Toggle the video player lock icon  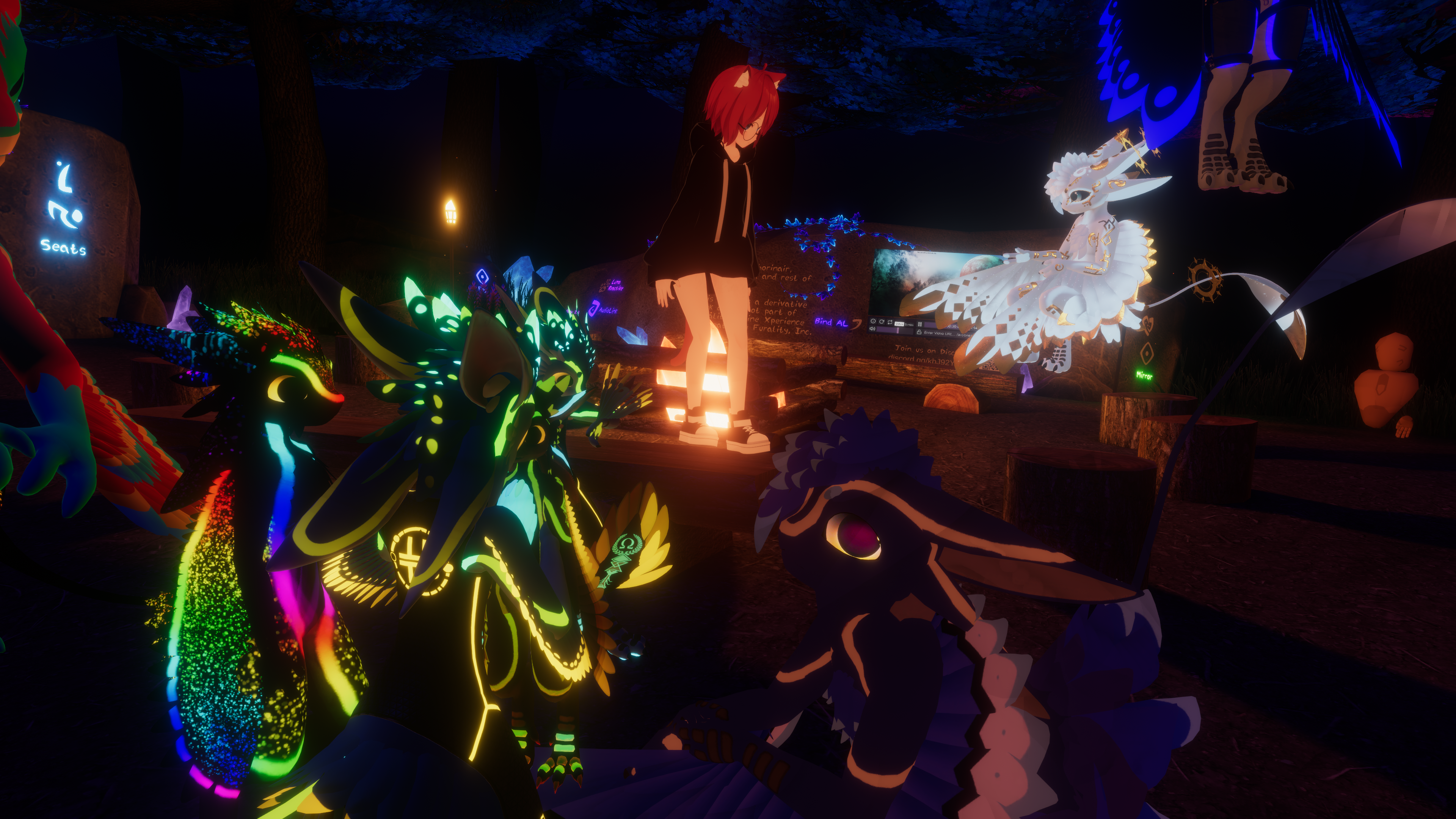919,333
